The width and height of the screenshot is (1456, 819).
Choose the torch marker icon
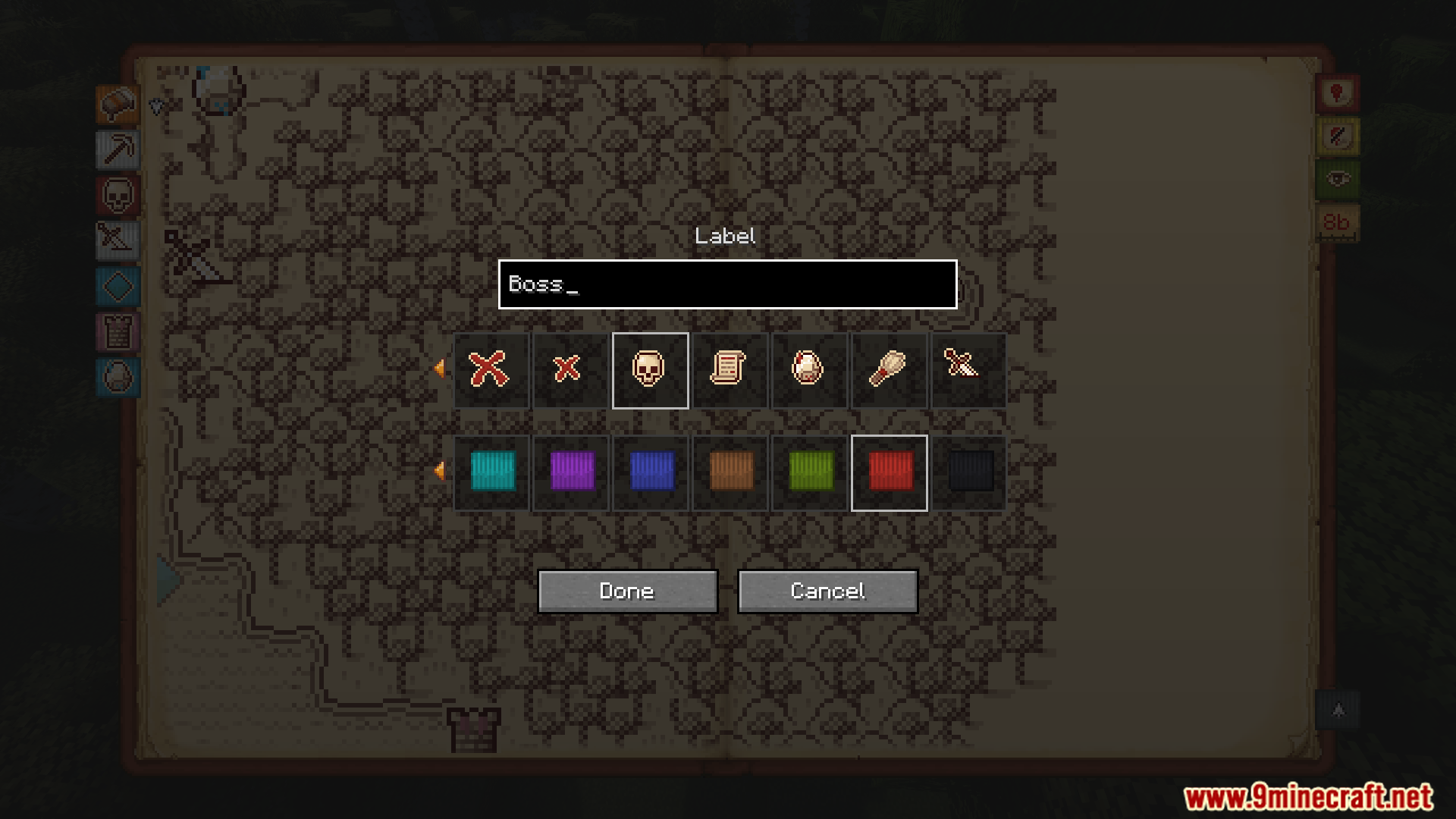point(889,370)
